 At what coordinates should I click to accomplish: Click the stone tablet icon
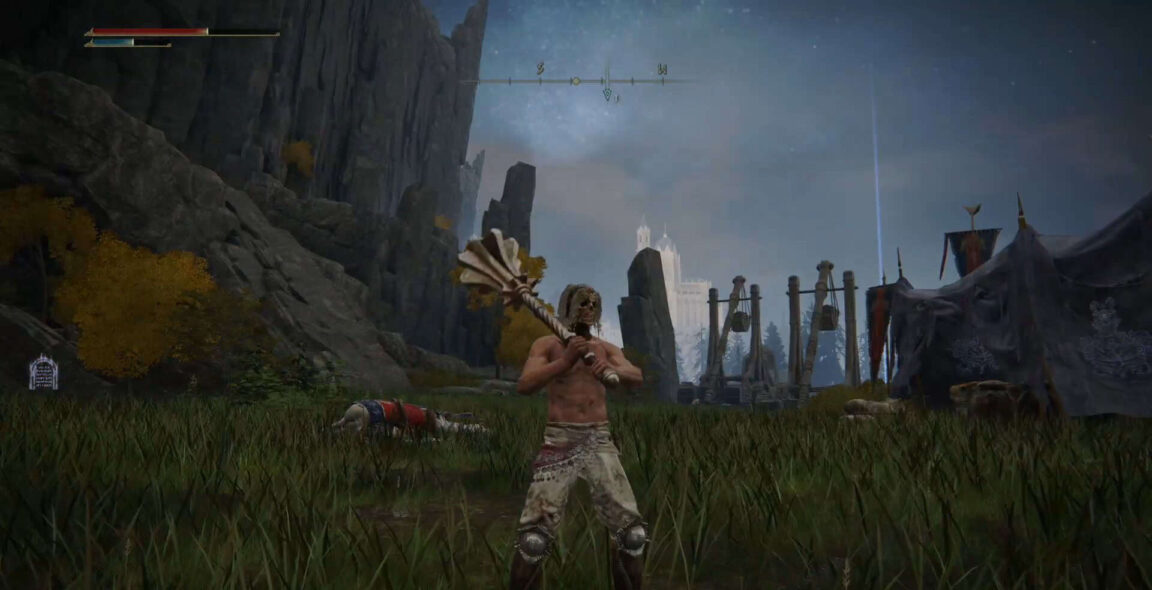(43, 373)
